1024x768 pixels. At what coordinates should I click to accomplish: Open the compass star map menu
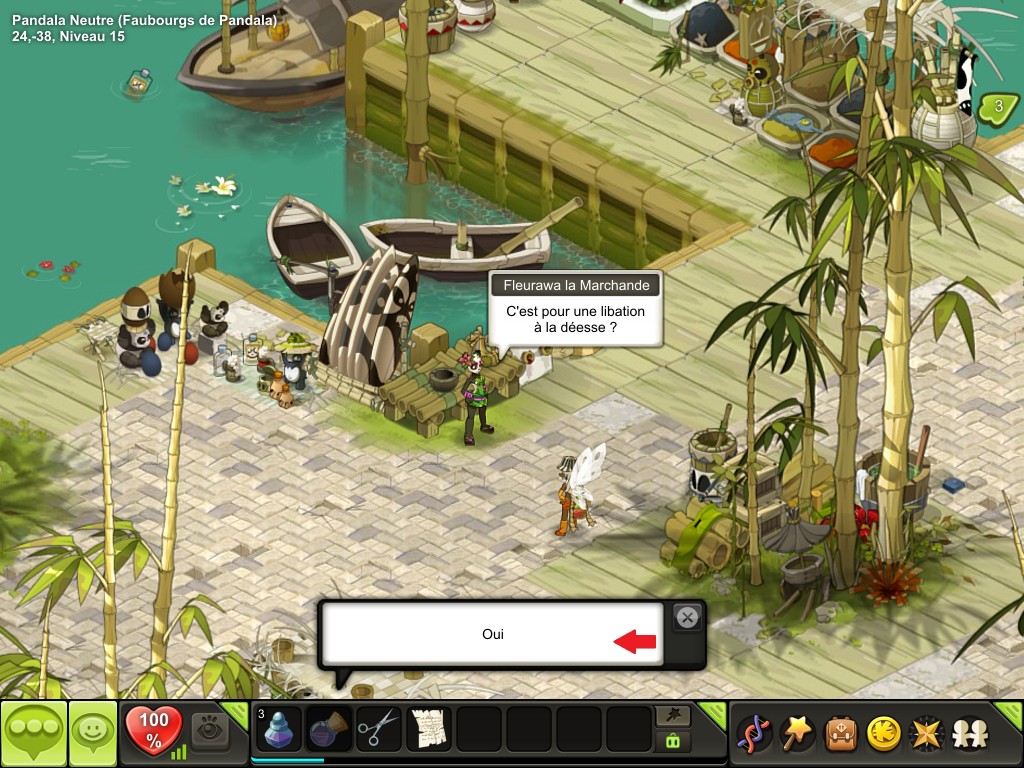[x=925, y=734]
